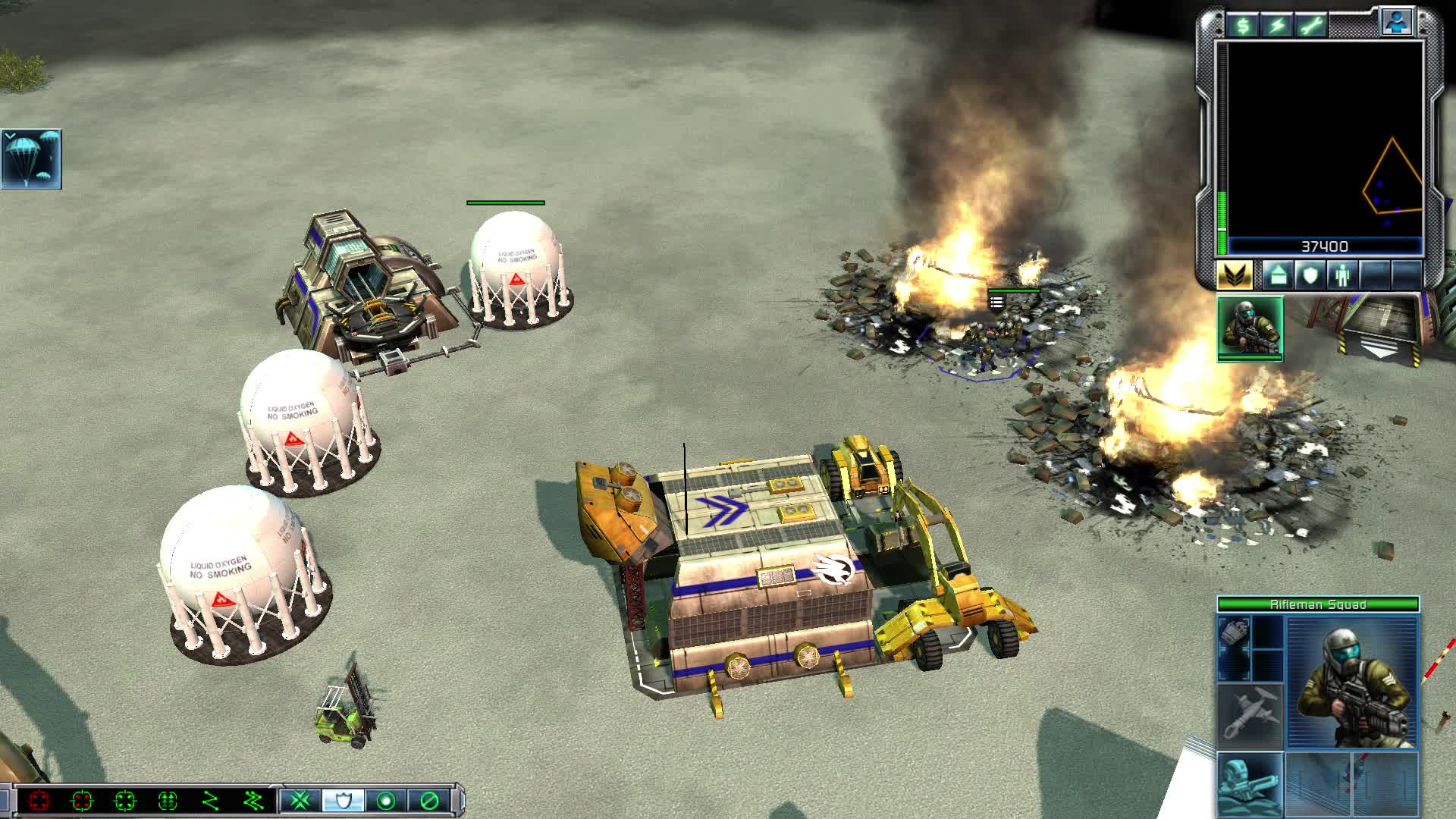Open the Infantry production tab

tap(1341, 275)
